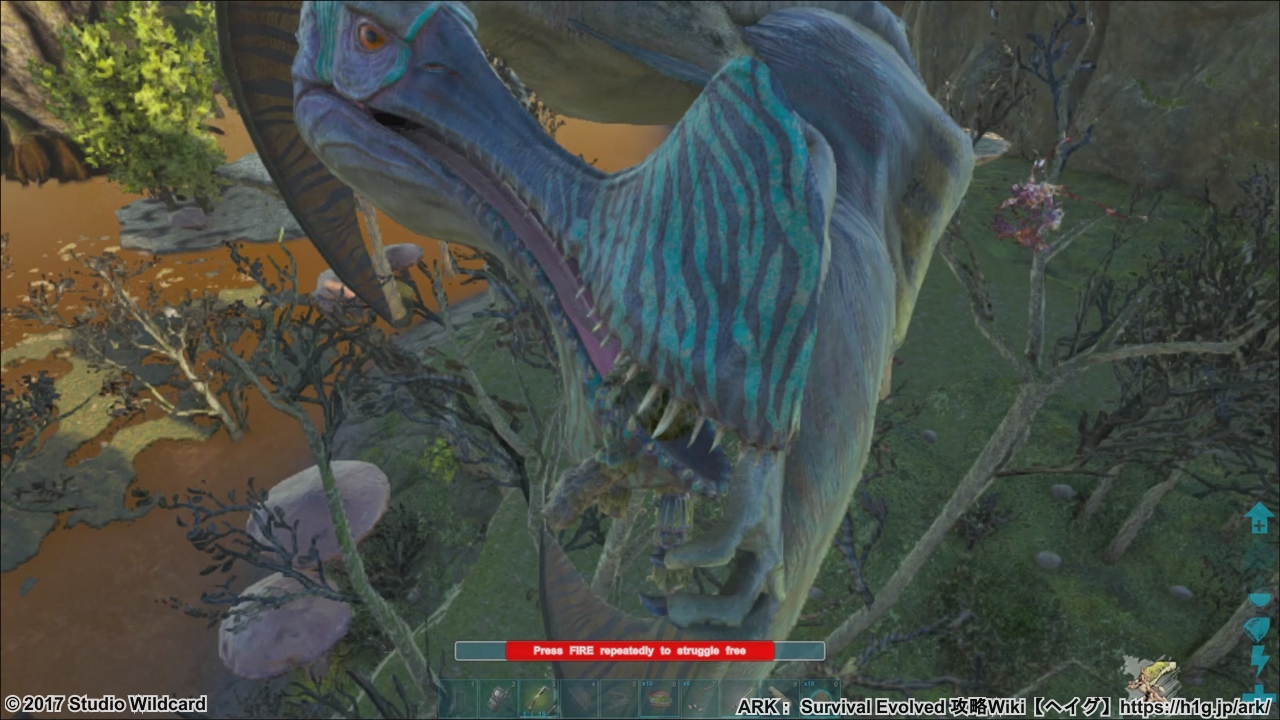Equip the long stick weapon in slot 8

739,698
